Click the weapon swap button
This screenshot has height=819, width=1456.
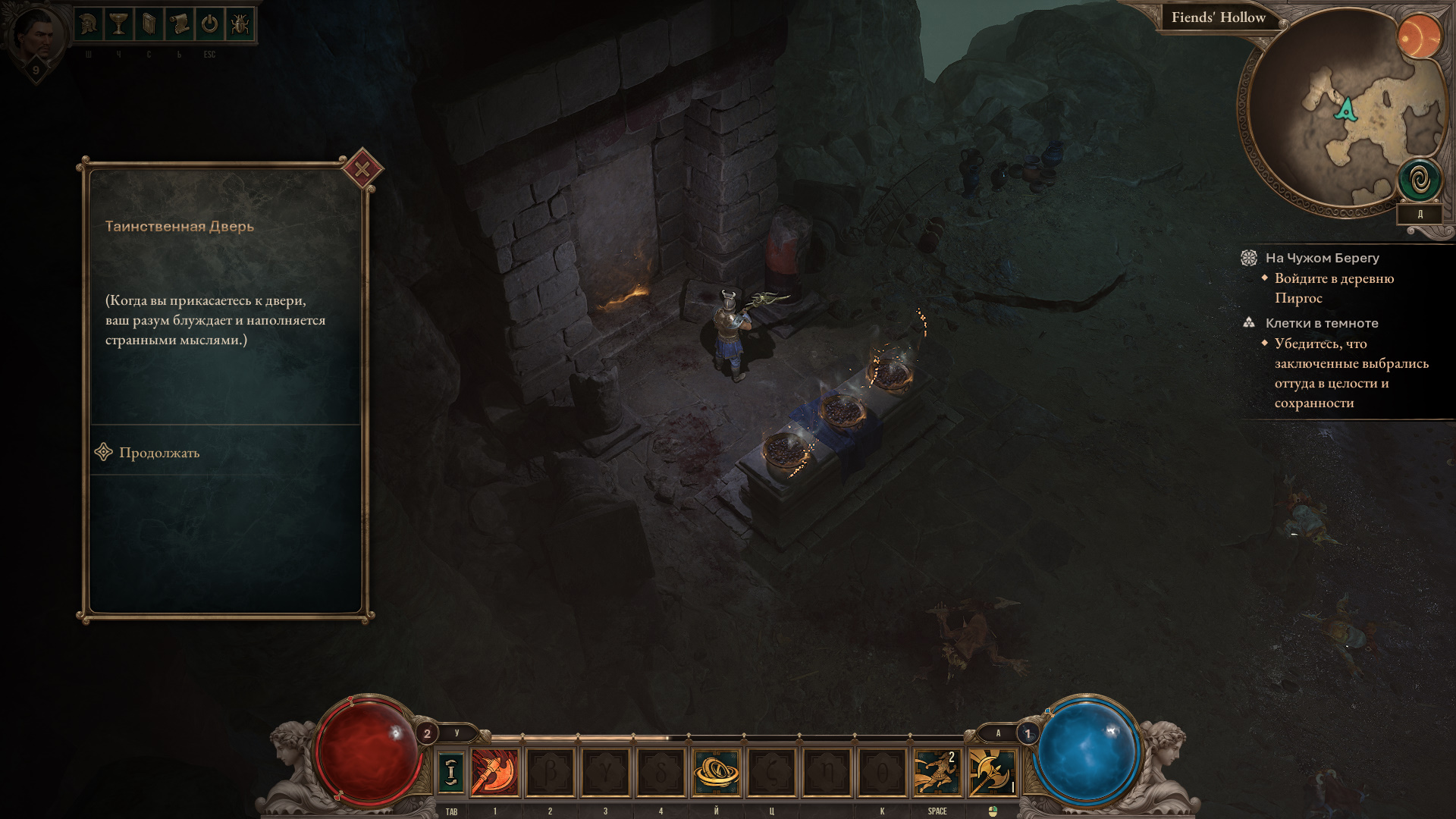coord(451,772)
